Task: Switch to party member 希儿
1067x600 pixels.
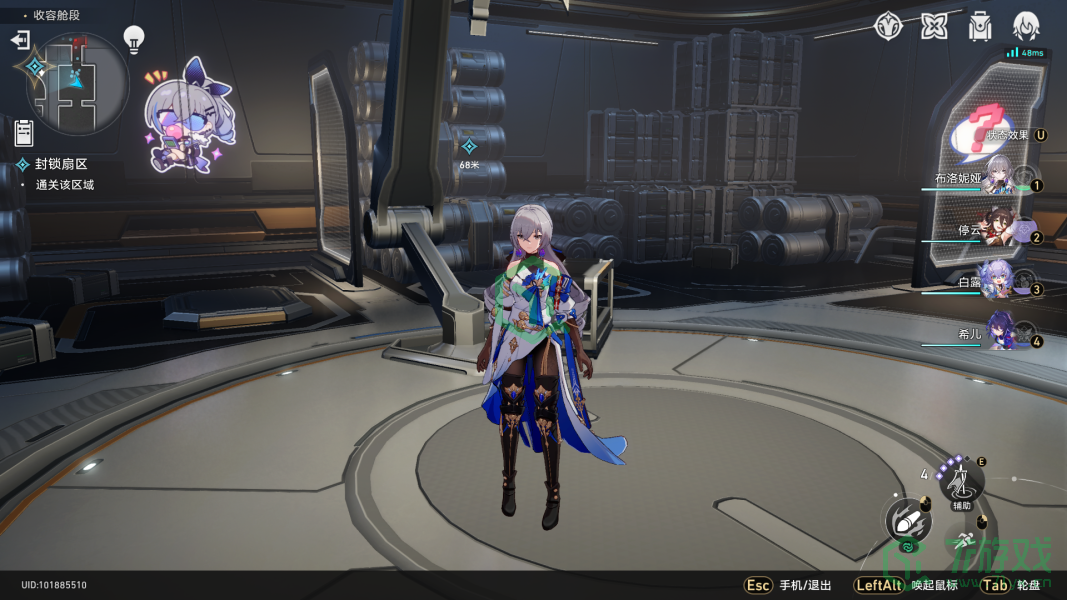Action: point(990,335)
